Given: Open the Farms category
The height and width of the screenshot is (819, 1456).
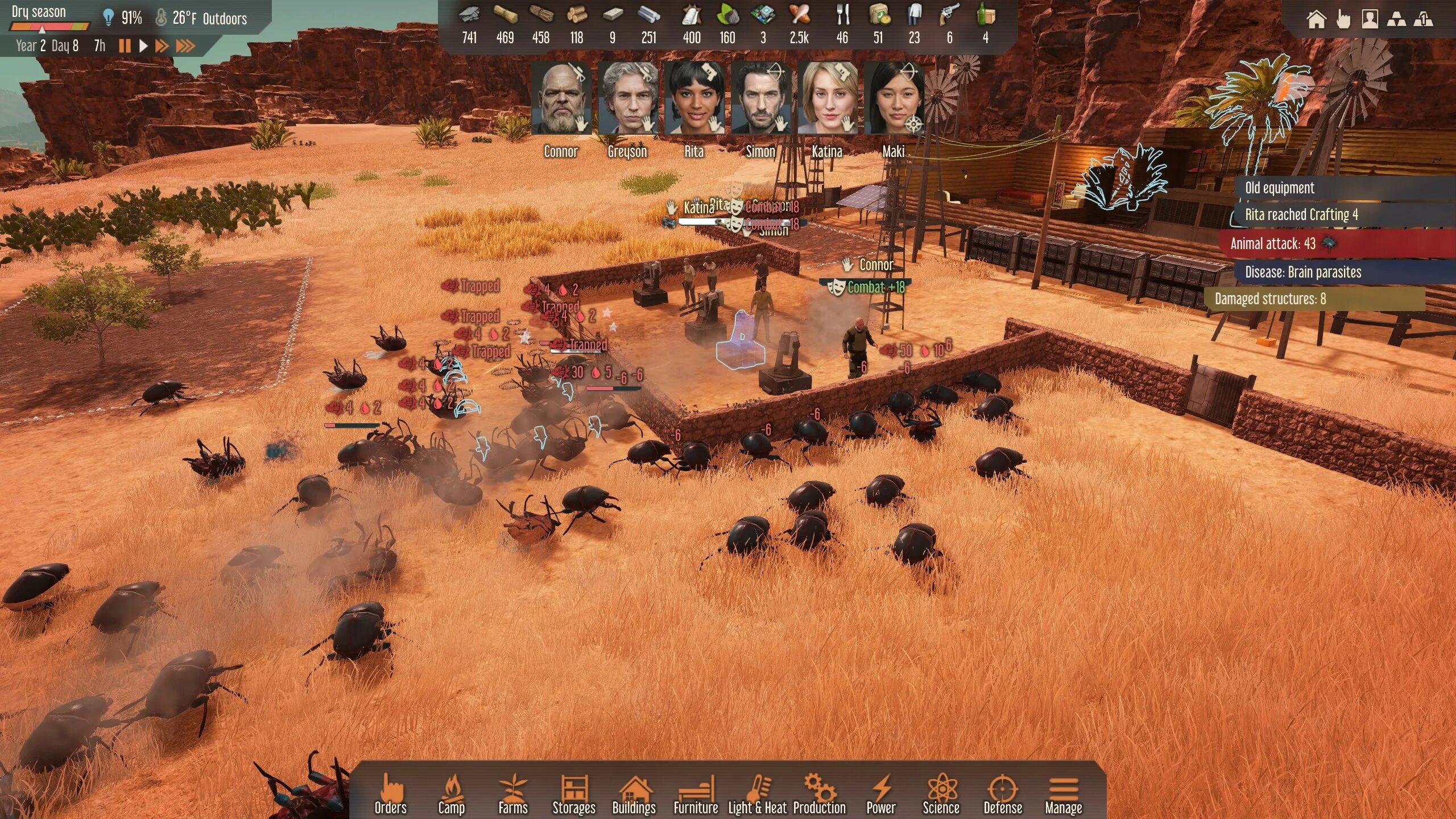Looking at the screenshot, I should 513,795.
